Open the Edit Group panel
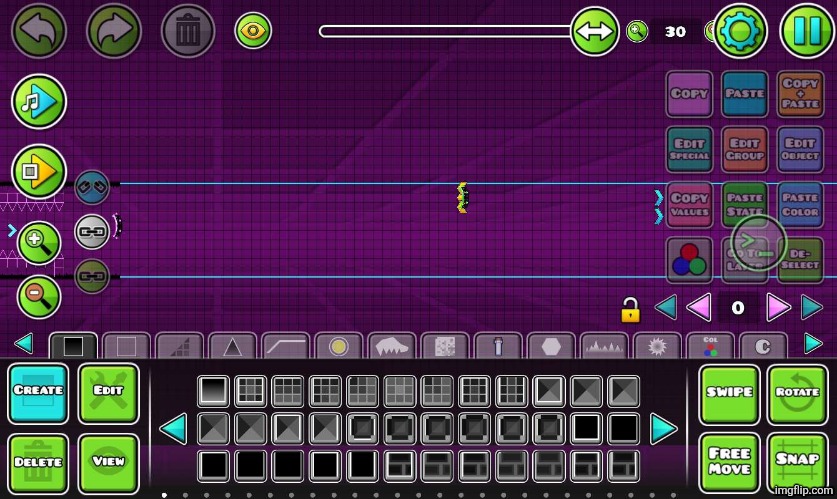This screenshot has height=499, width=837. pyautogui.click(x=745, y=150)
